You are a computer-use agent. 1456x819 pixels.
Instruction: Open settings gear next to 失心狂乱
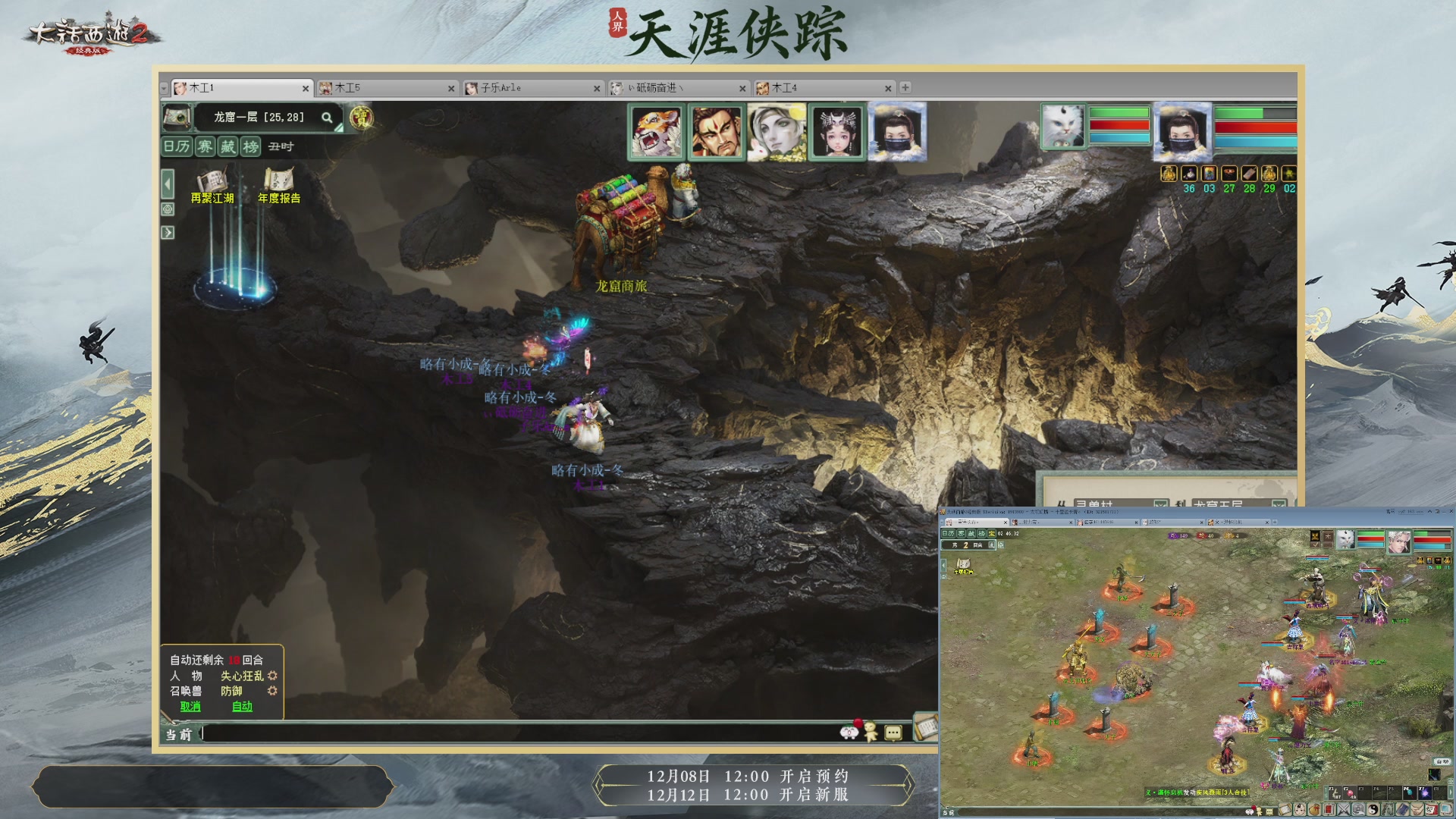(x=273, y=676)
